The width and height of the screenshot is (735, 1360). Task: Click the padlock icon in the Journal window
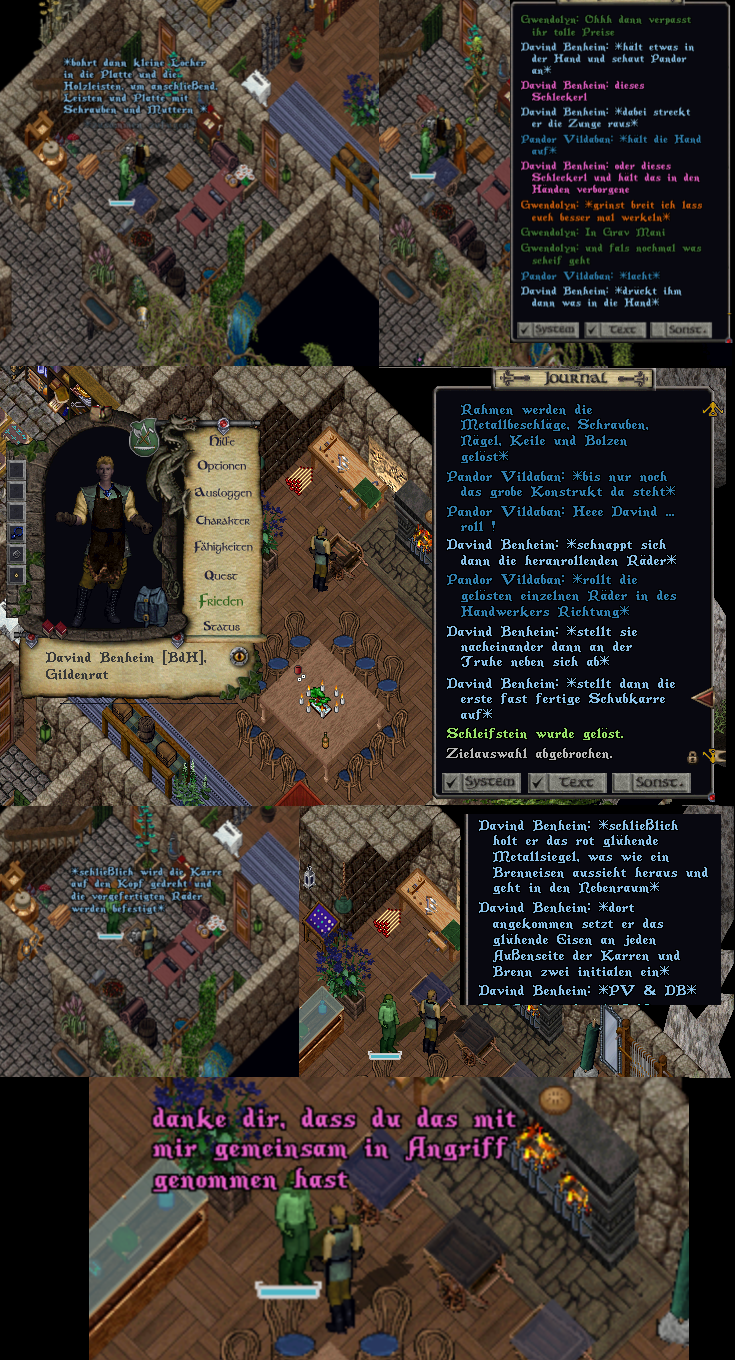[692, 757]
